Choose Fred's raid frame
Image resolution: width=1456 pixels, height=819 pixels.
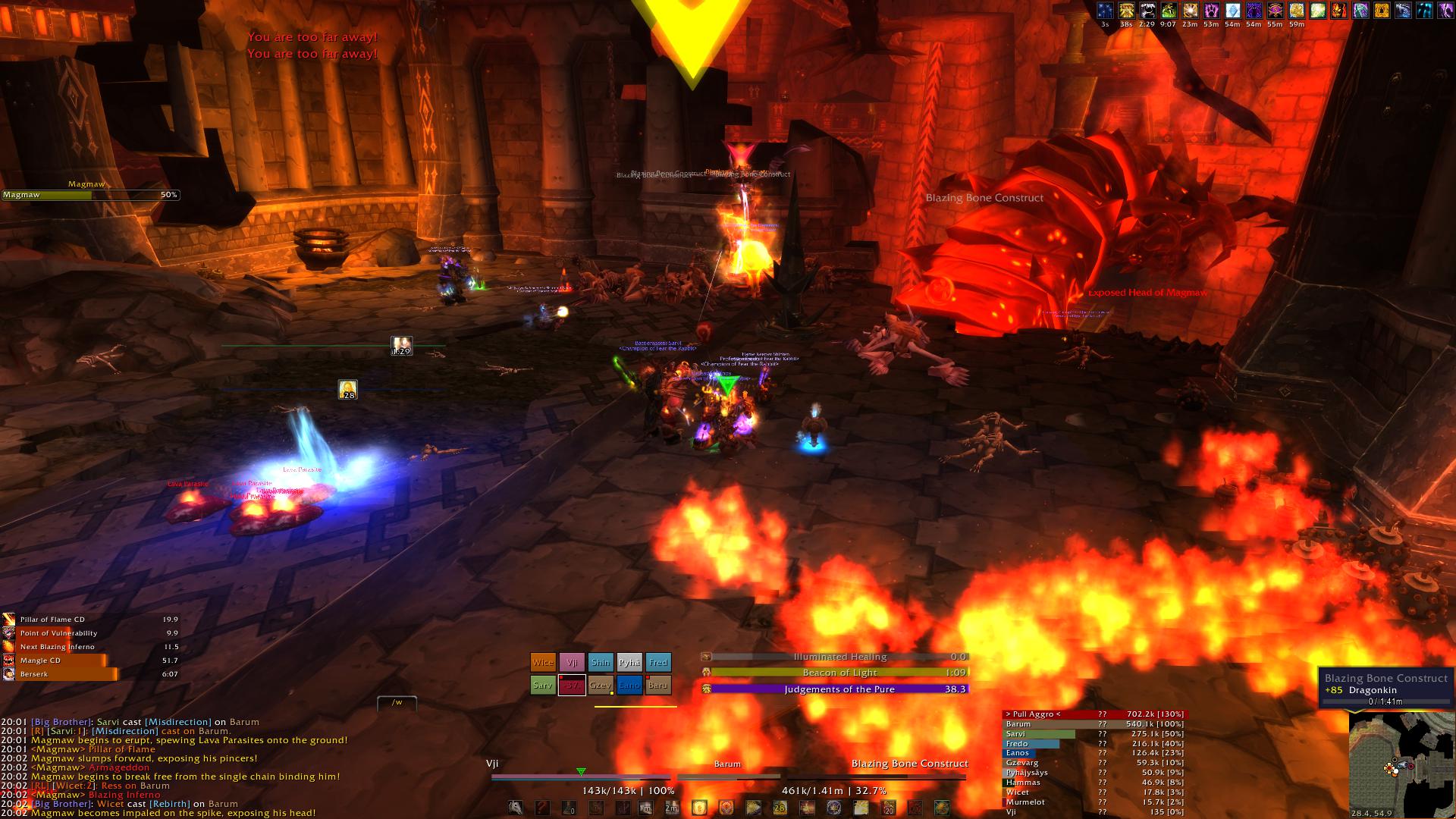coord(658,662)
